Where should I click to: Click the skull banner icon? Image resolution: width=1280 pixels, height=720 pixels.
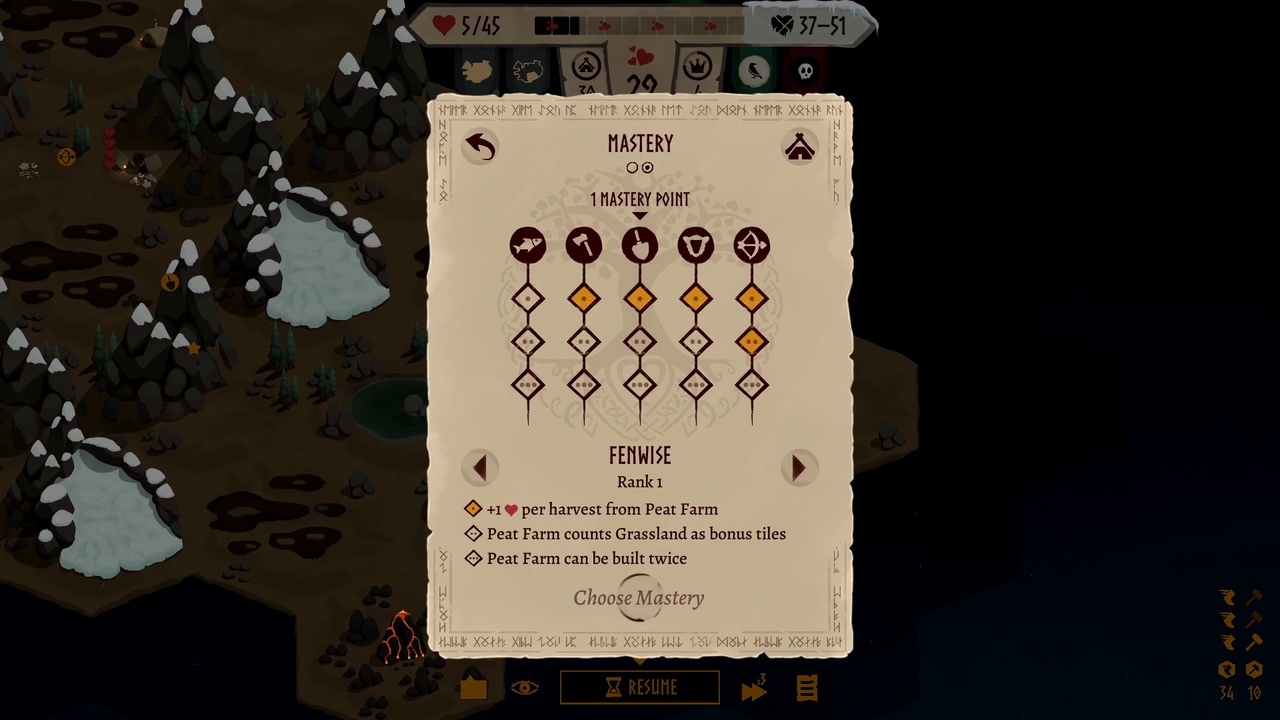(x=805, y=70)
